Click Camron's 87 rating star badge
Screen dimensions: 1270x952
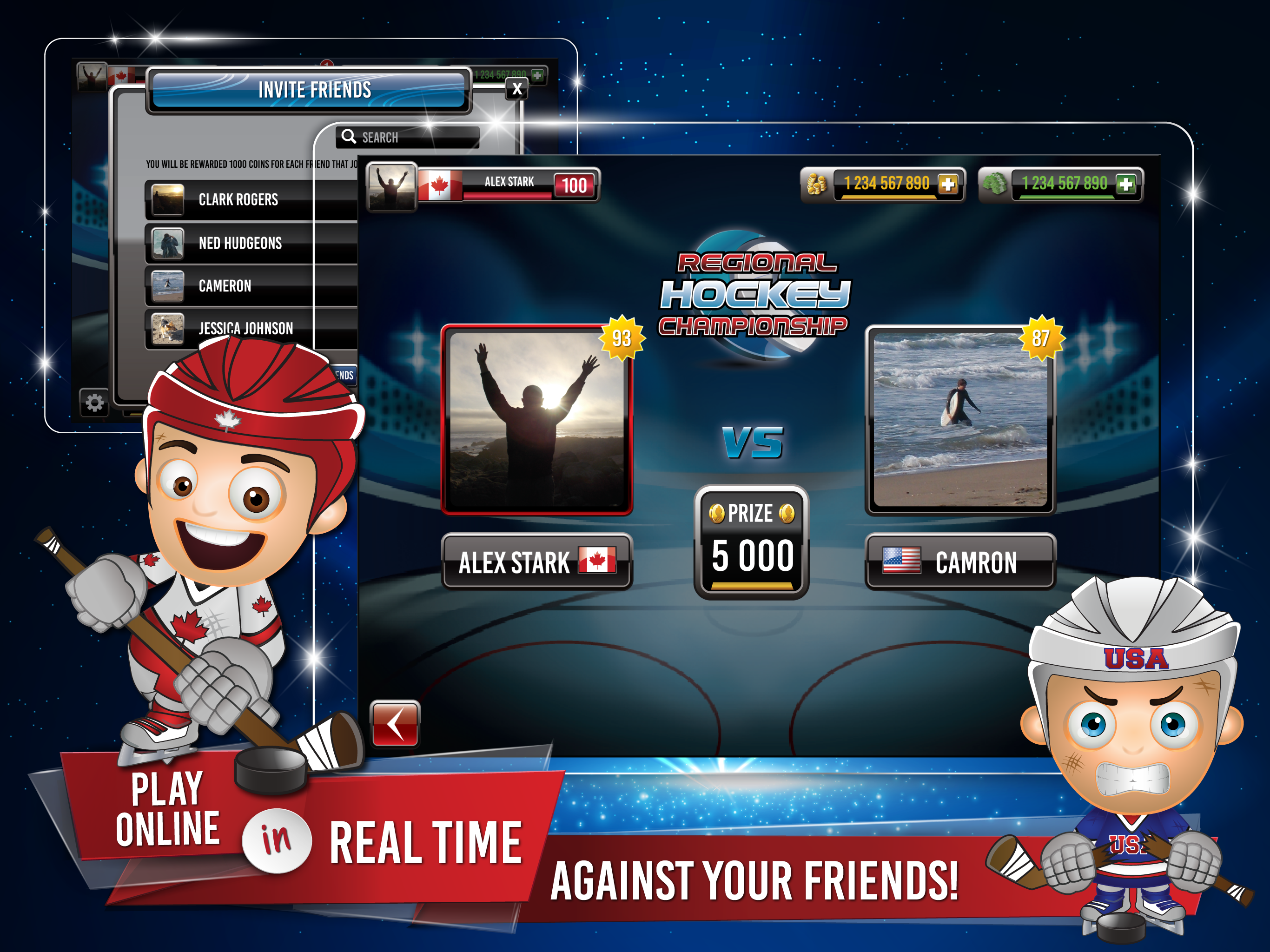click(1042, 338)
